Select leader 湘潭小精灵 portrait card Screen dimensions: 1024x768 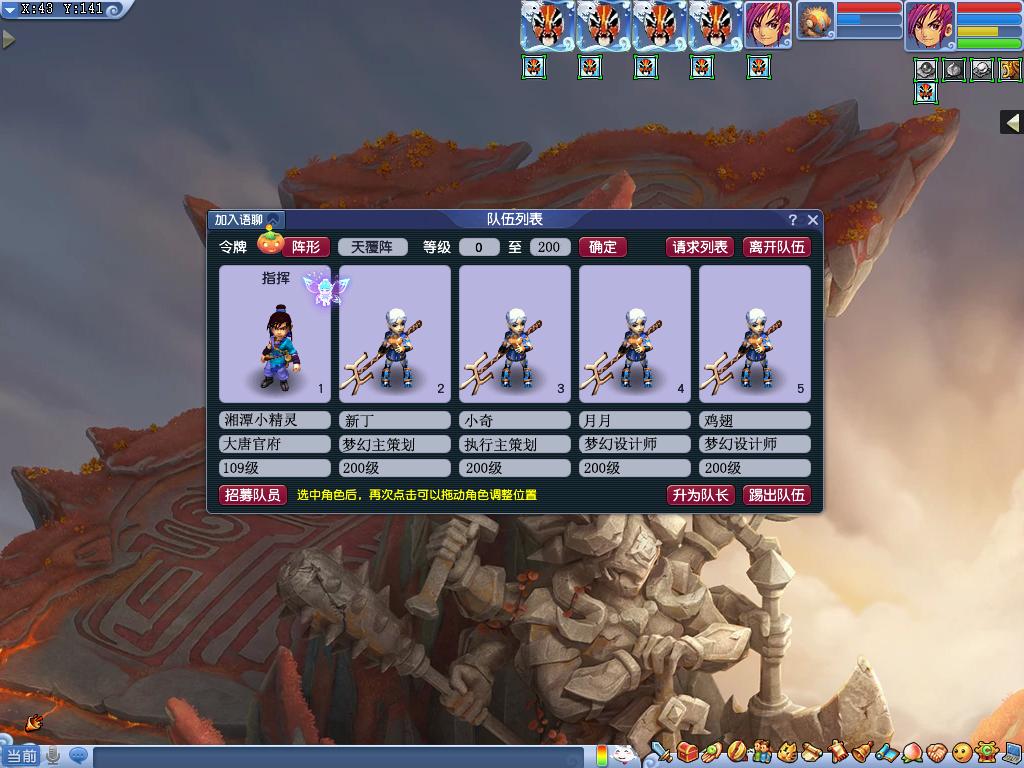click(x=274, y=333)
